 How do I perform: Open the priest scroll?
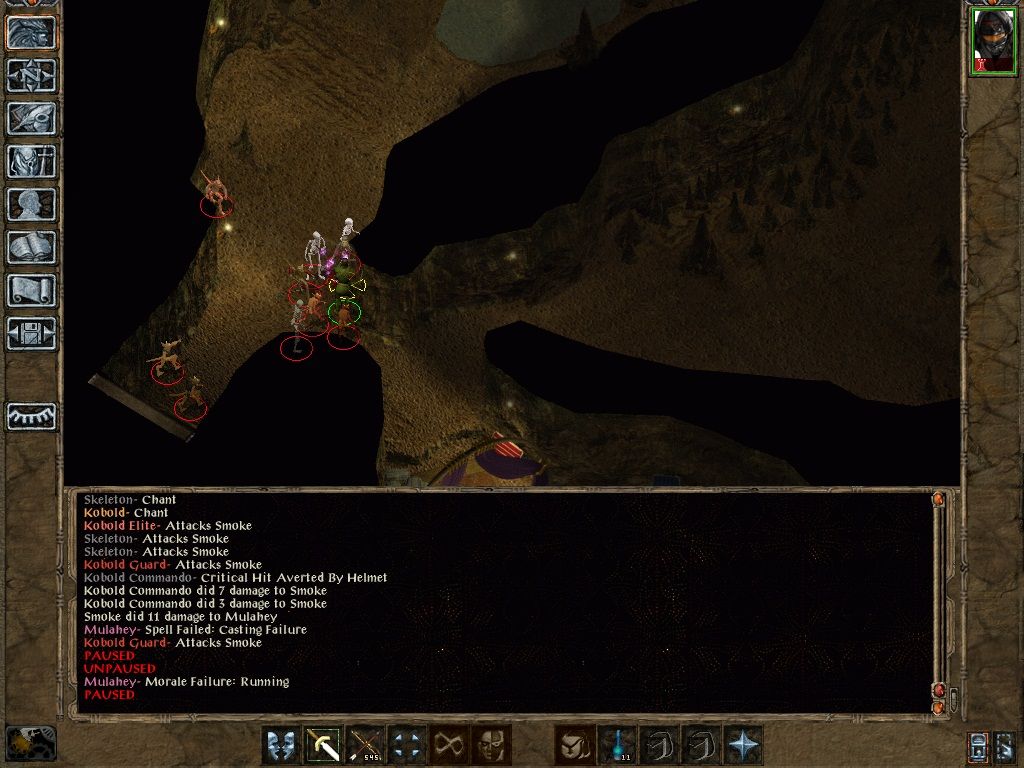[x=31, y=290]
